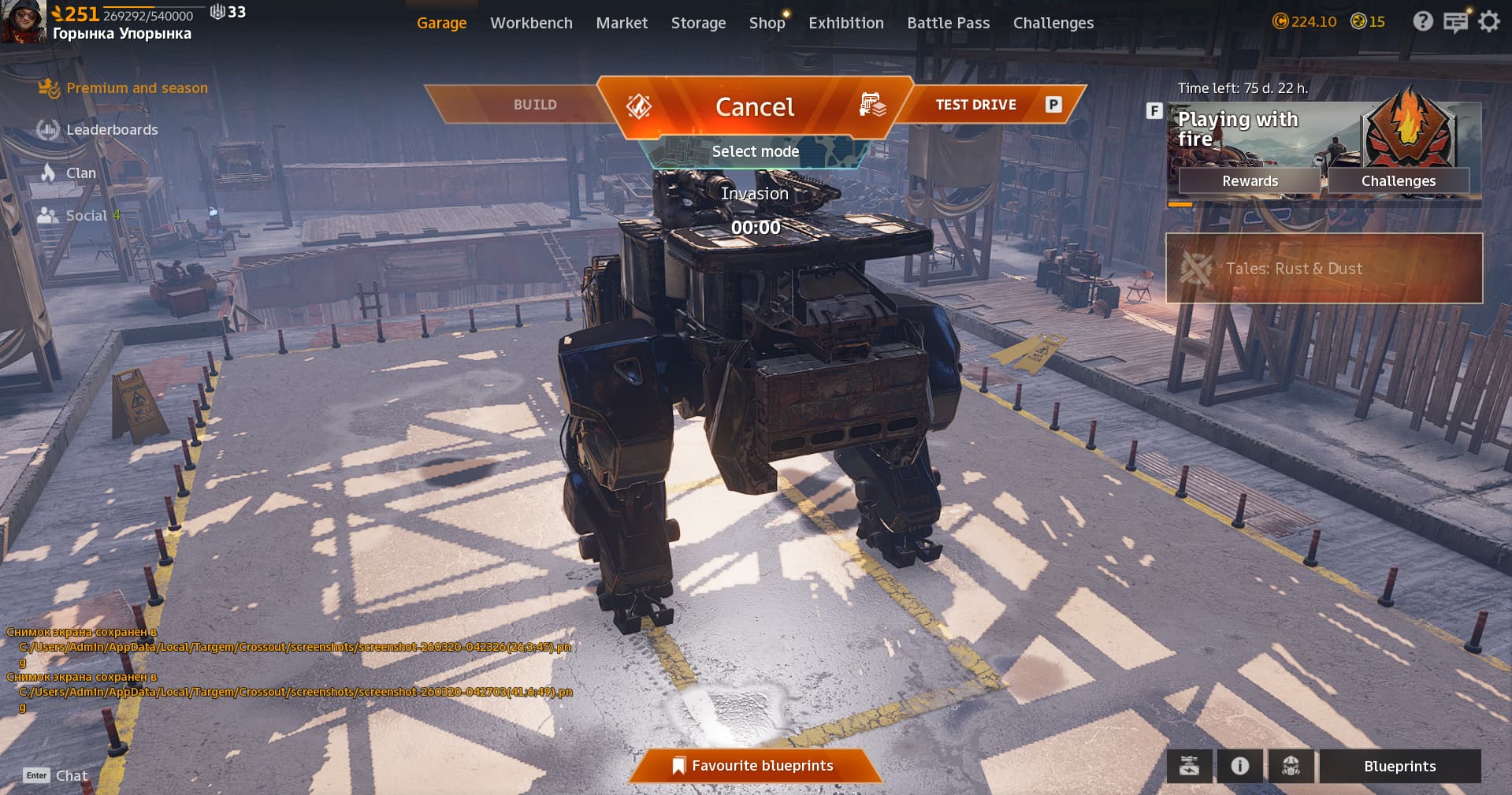Screen dimensions: 1512x795
Task: Start a Test Drive
Action: click(x=975, y=105)
